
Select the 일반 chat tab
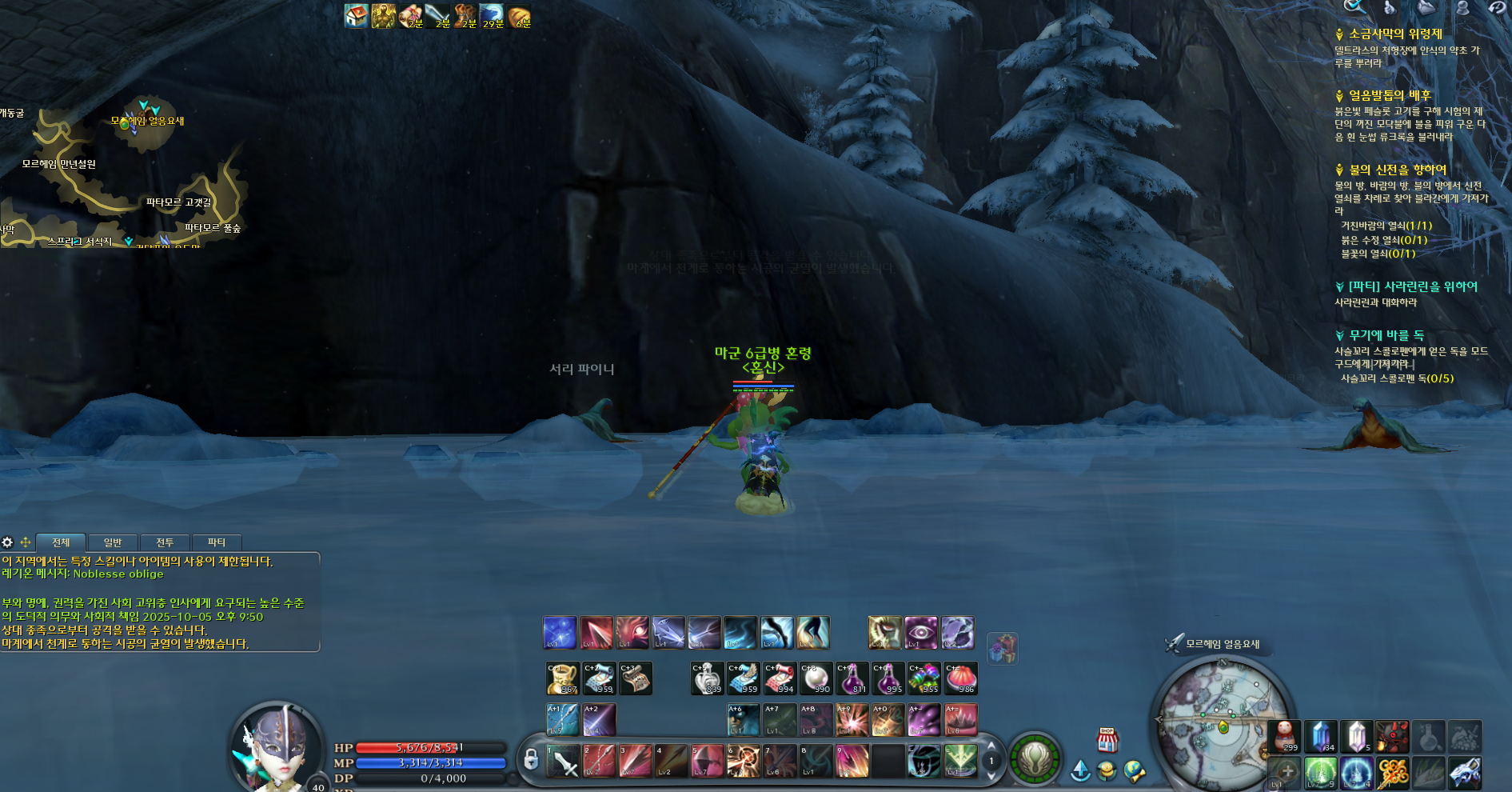[x=113, y=542]
